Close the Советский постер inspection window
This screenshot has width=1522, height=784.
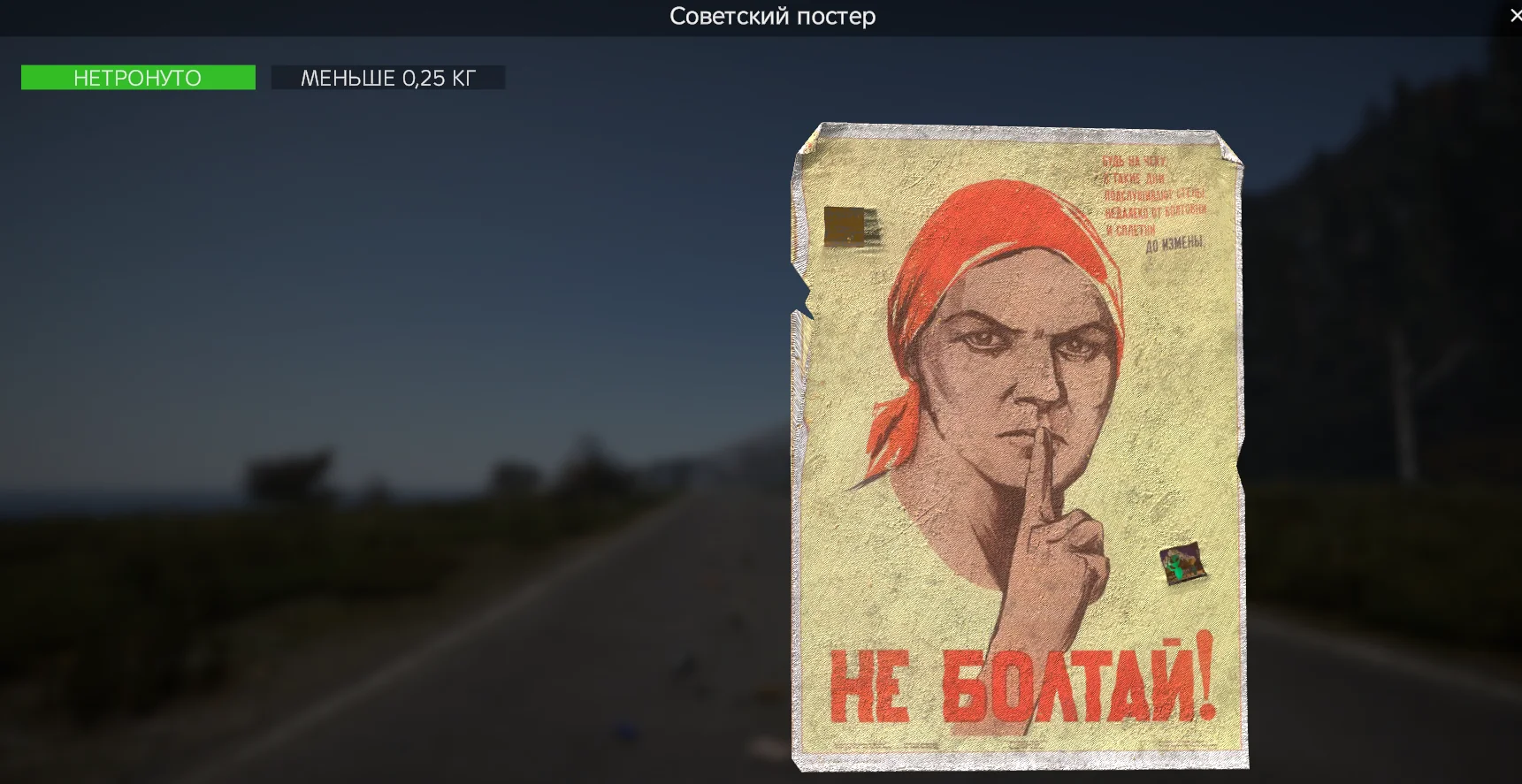coord(1514,15)
